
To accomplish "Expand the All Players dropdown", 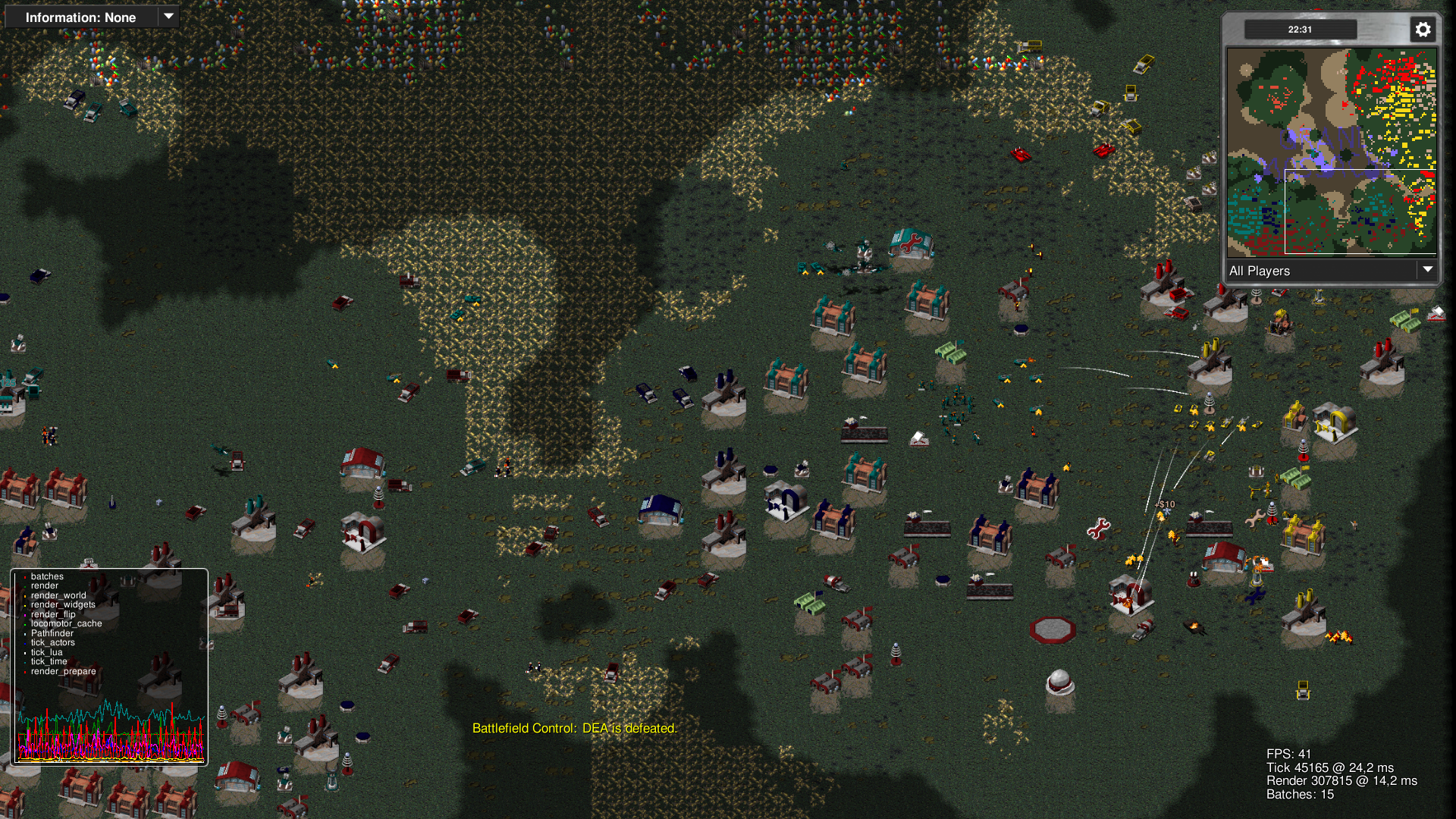I will (x=1332, y=271).
